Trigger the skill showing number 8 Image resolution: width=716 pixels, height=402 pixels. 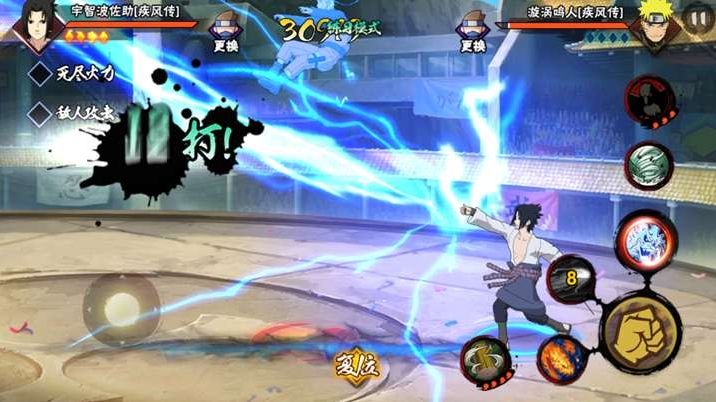571,279
